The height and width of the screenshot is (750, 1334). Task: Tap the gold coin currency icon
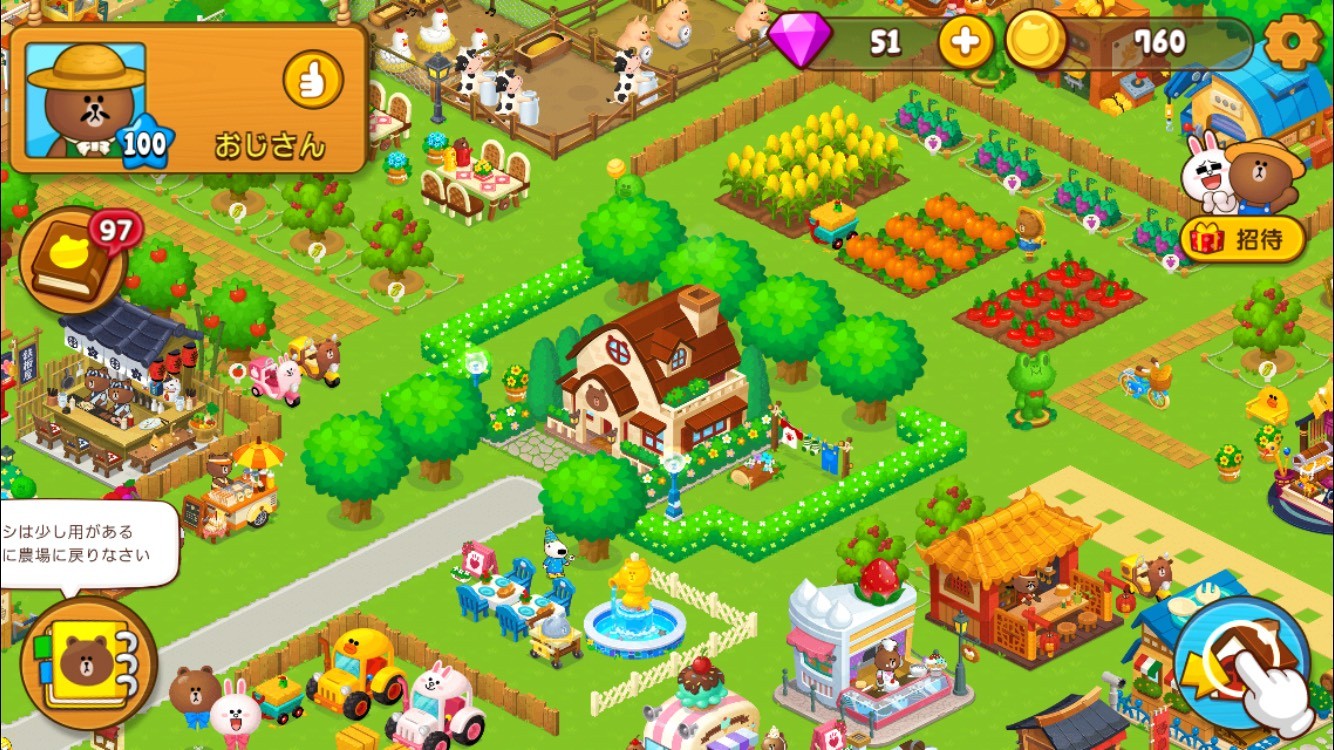[1034, 43]
